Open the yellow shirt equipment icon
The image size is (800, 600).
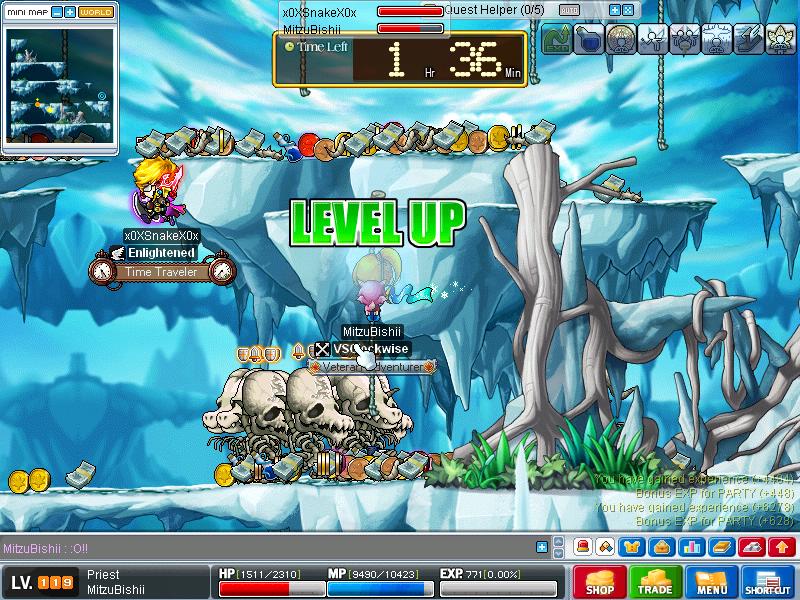[x=633, y=547]
